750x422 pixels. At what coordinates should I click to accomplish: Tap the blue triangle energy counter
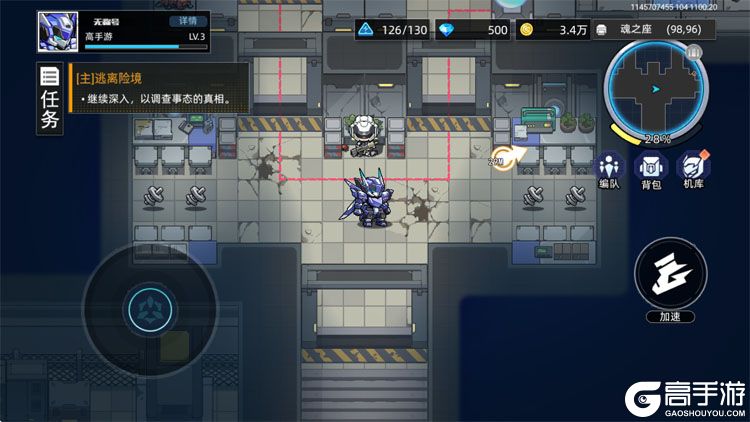pos(394,30)
